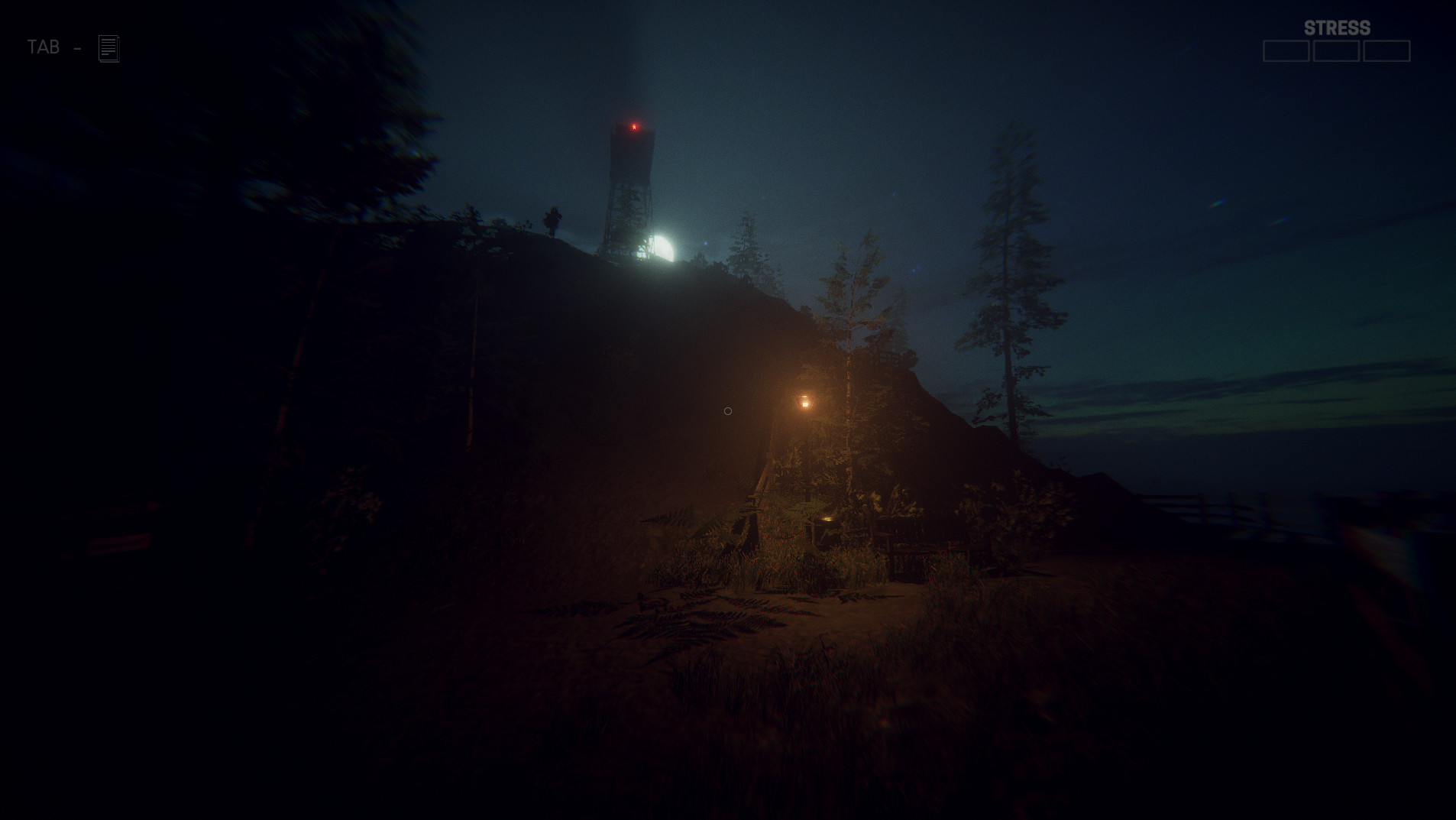Click the bright moon beside the tower
The height and width of the screenshot is (820, 1456).
click(x=665, y=246)
